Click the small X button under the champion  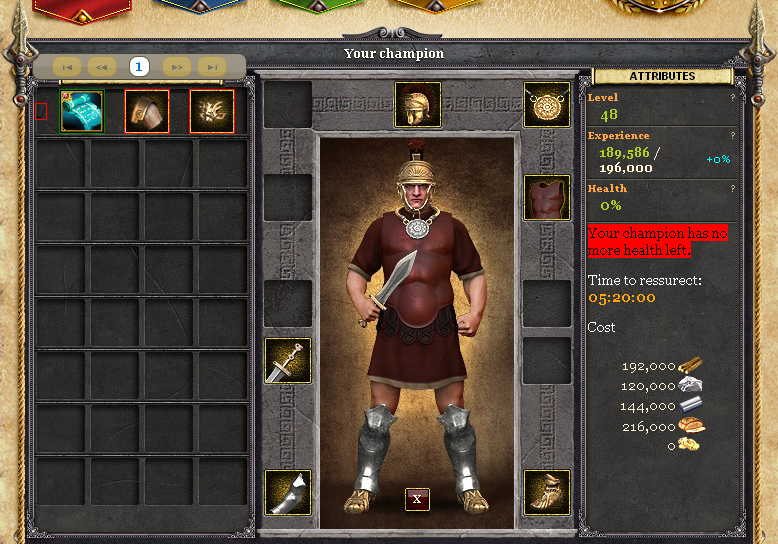pyautogui.click(x=417, y=499)
